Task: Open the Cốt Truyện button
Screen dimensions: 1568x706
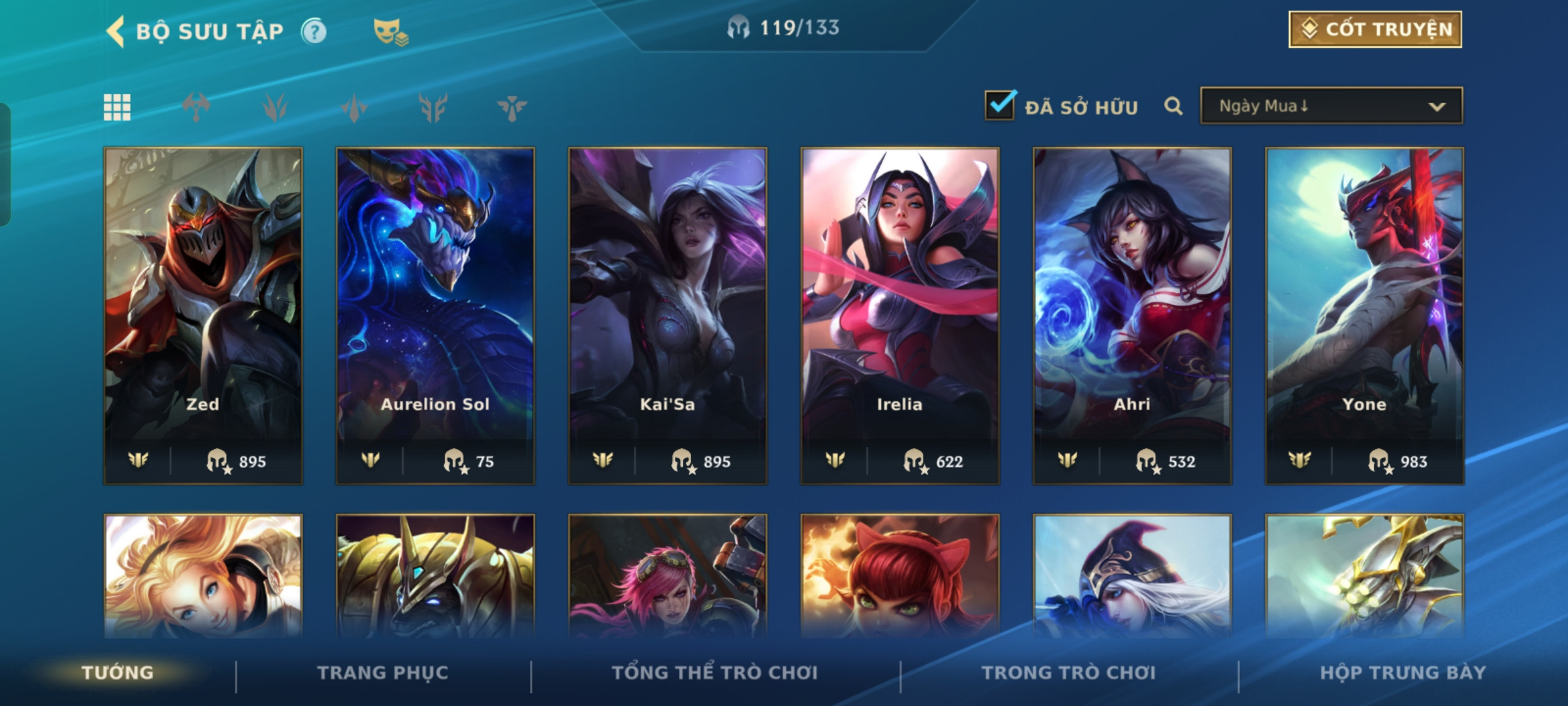Action: coord(1375,29)
